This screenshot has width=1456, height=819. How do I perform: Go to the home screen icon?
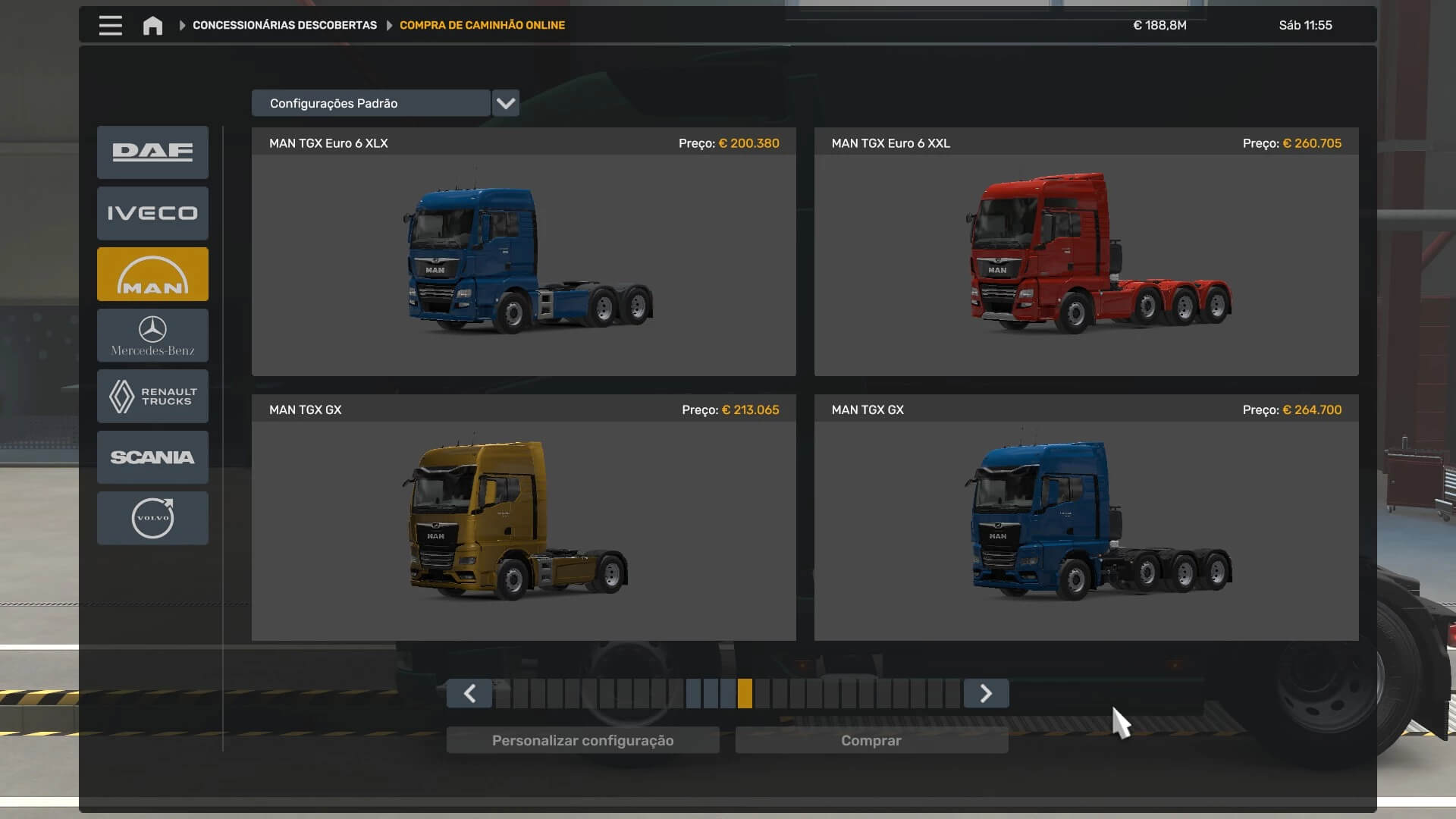152,25
